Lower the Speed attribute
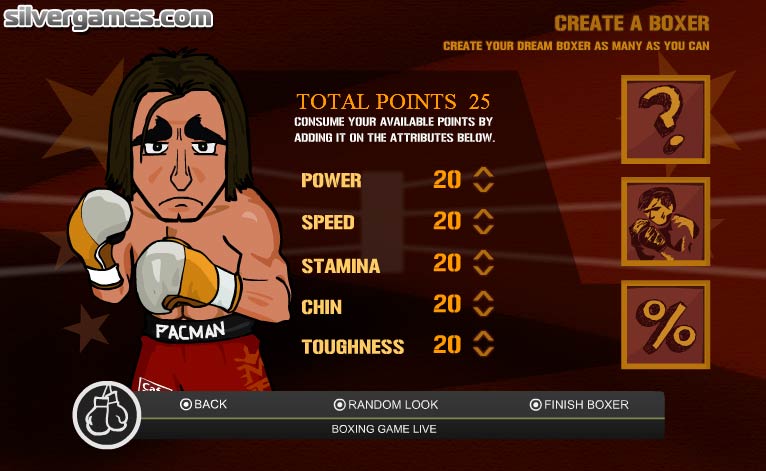The width and height of the screenshot is (766, 471). (484, 228)
